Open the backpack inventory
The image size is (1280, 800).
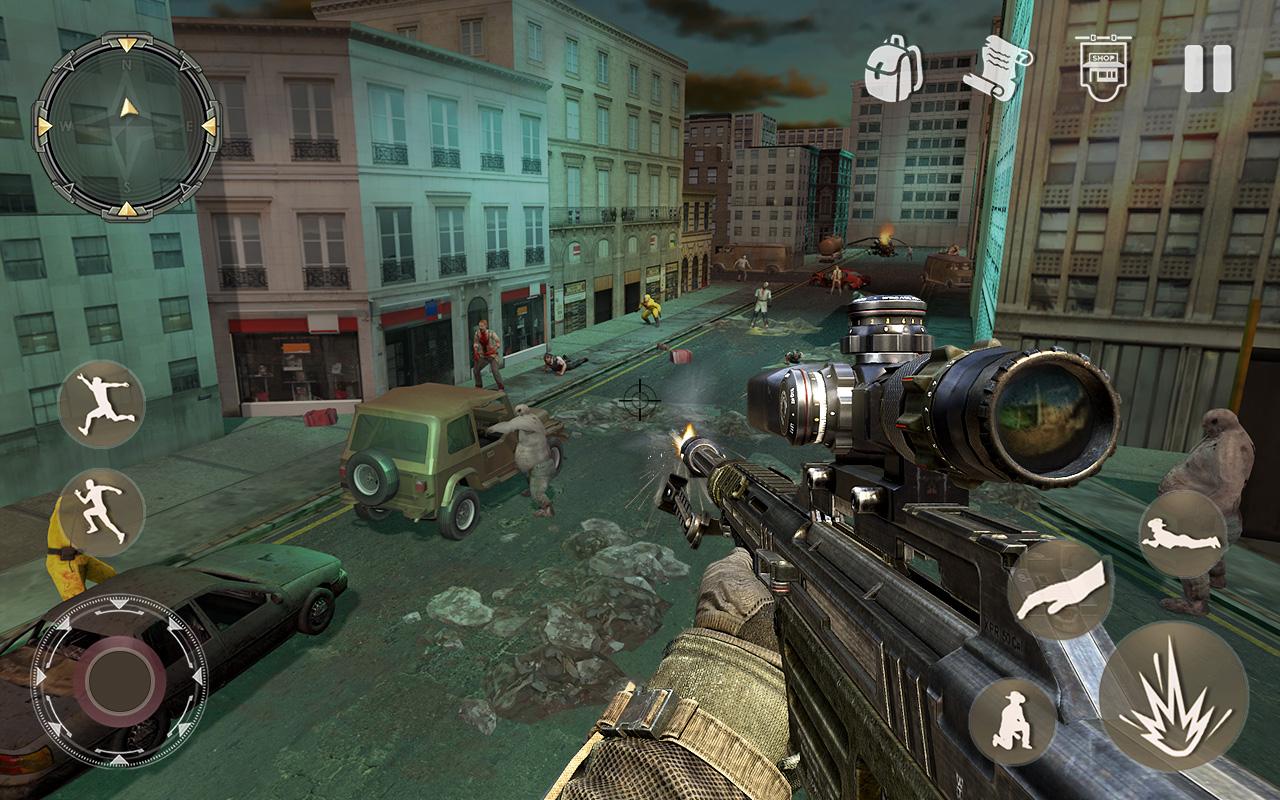(x=892, y=68)
